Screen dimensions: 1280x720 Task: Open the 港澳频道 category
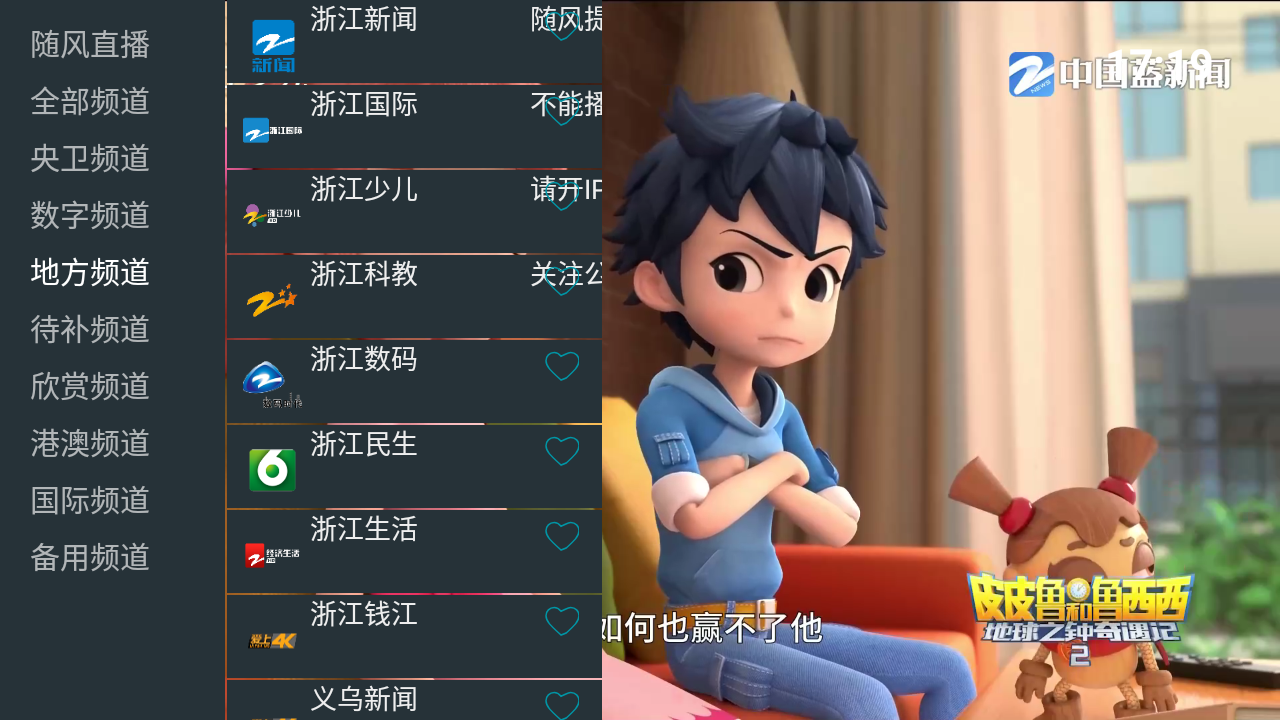point(90,445)
